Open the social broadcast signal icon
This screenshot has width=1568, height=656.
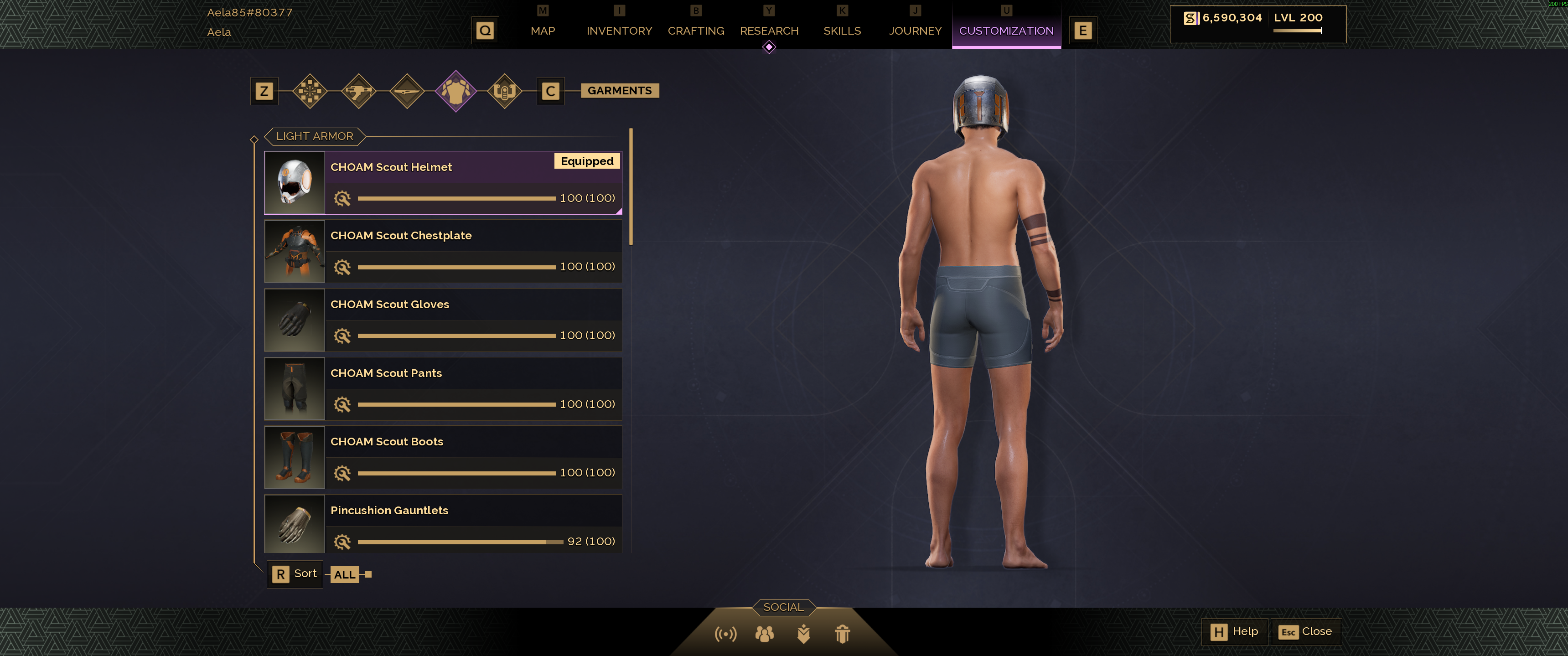[725, 634]
